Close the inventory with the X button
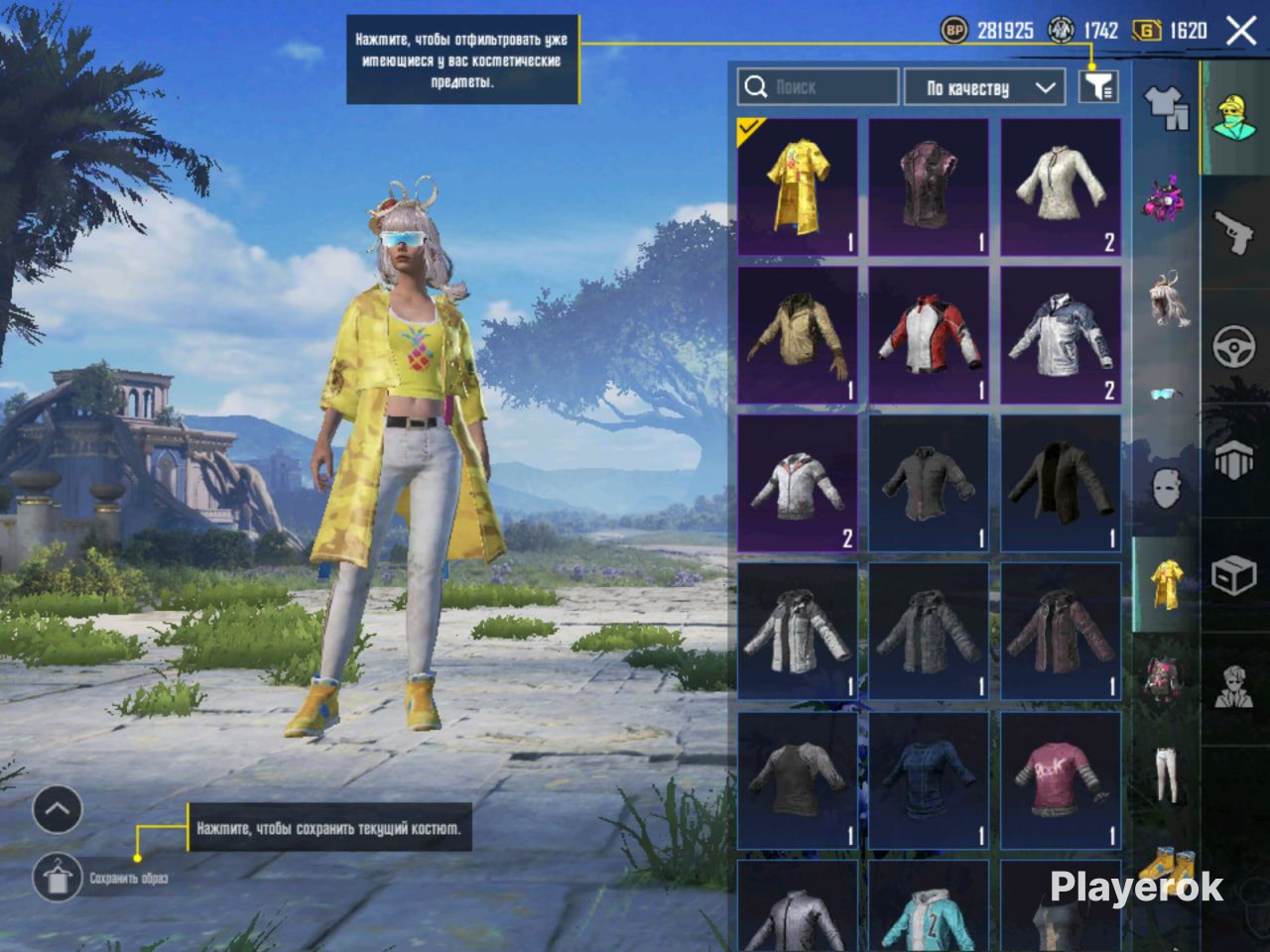The height and width of the screenshot is (952, 1270). tap(1241, 31)
